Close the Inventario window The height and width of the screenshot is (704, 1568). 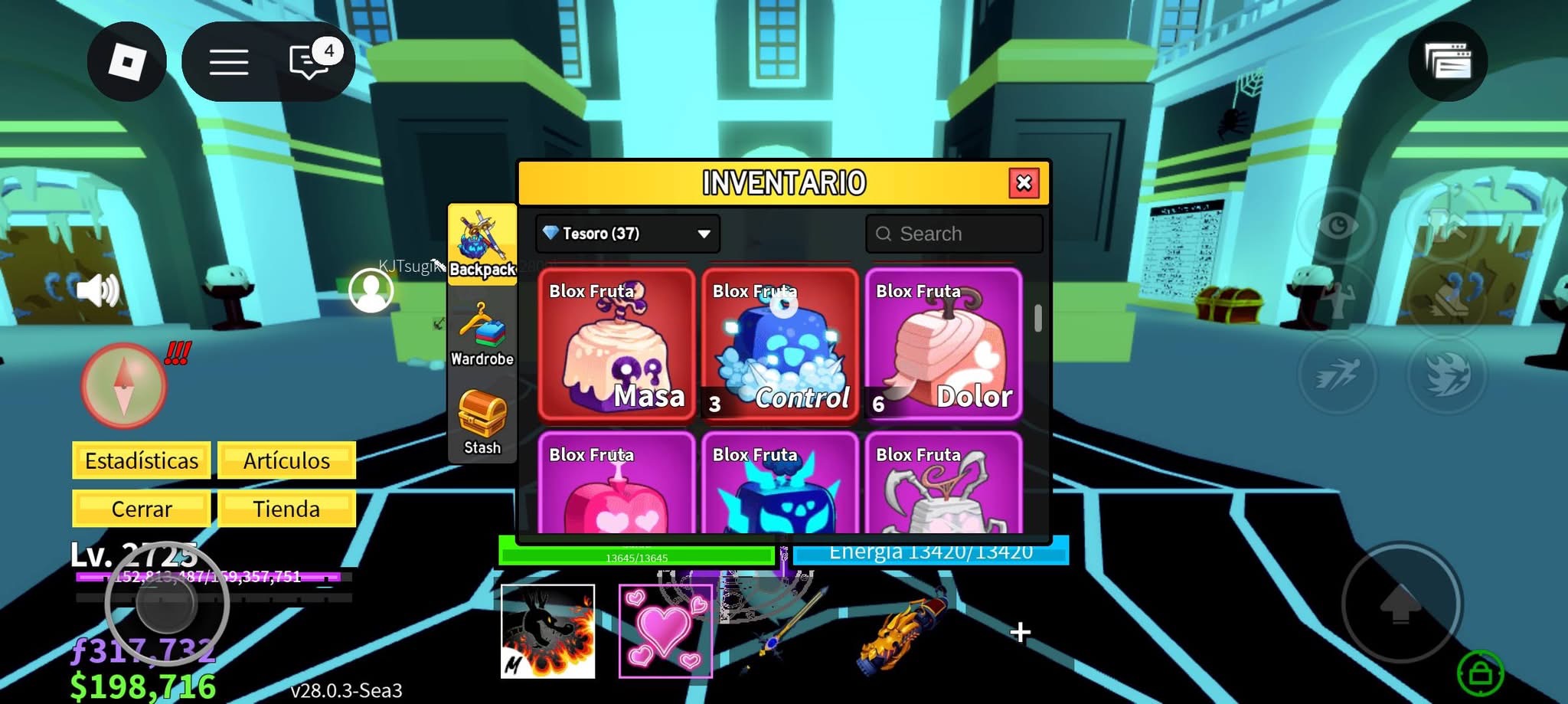click(1024, 183)
